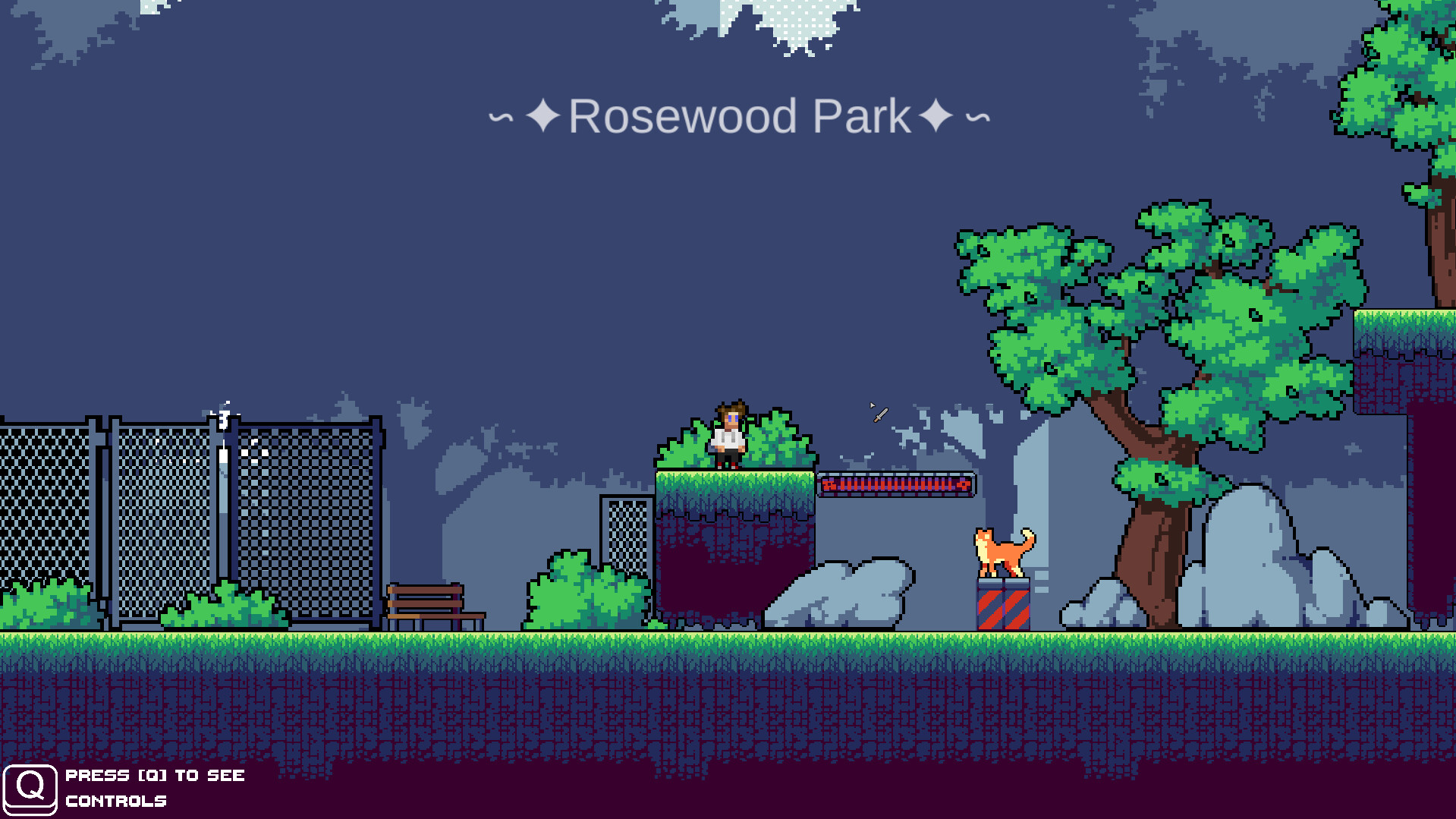Toggle the sparkle effect on the fence post

click(224, 414)
